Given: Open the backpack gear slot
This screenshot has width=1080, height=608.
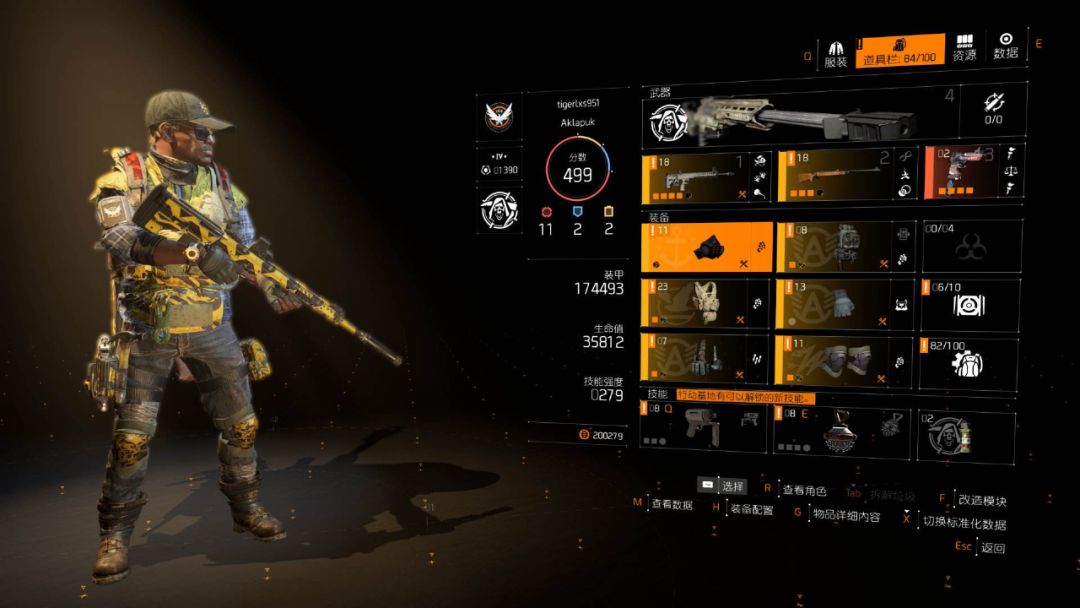Looking at the screenshot, I should coord(840,247).
